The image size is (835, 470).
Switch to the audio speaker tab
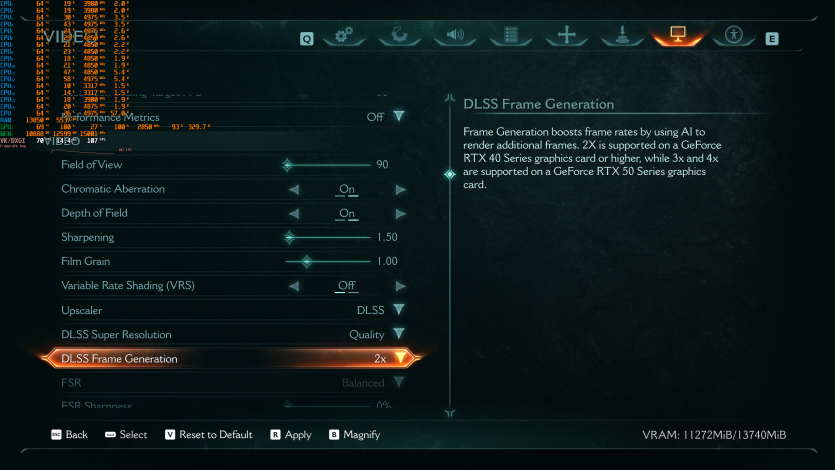[x=456, y=36]
